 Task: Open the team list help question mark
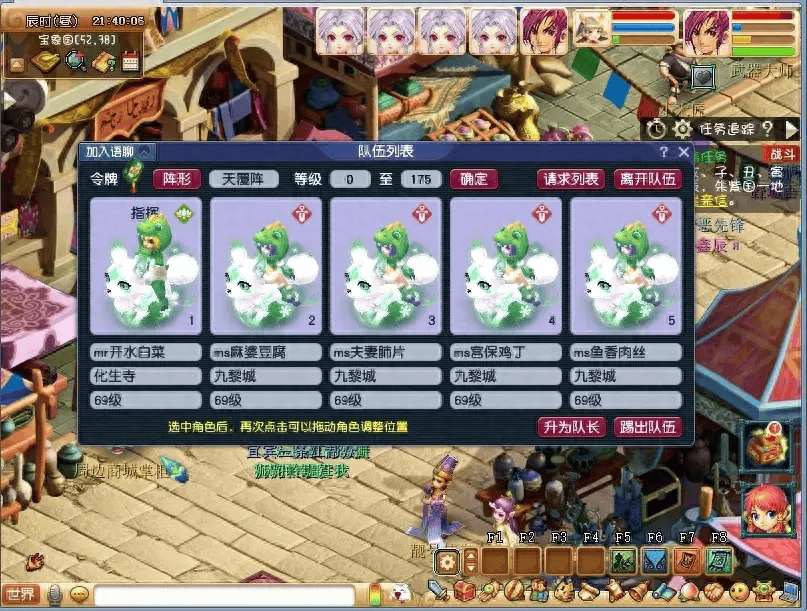663,152
